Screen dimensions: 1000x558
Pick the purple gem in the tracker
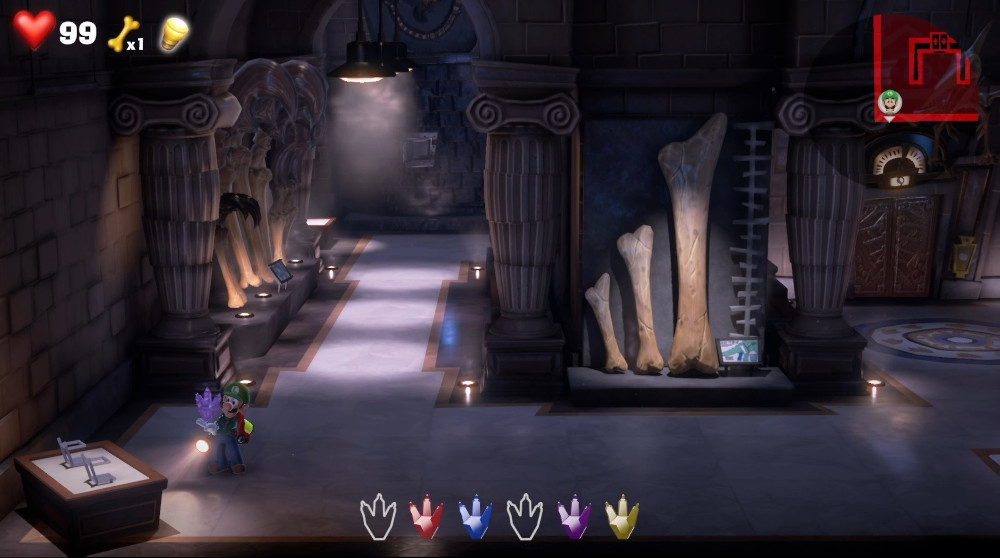(x=574, y=517)
